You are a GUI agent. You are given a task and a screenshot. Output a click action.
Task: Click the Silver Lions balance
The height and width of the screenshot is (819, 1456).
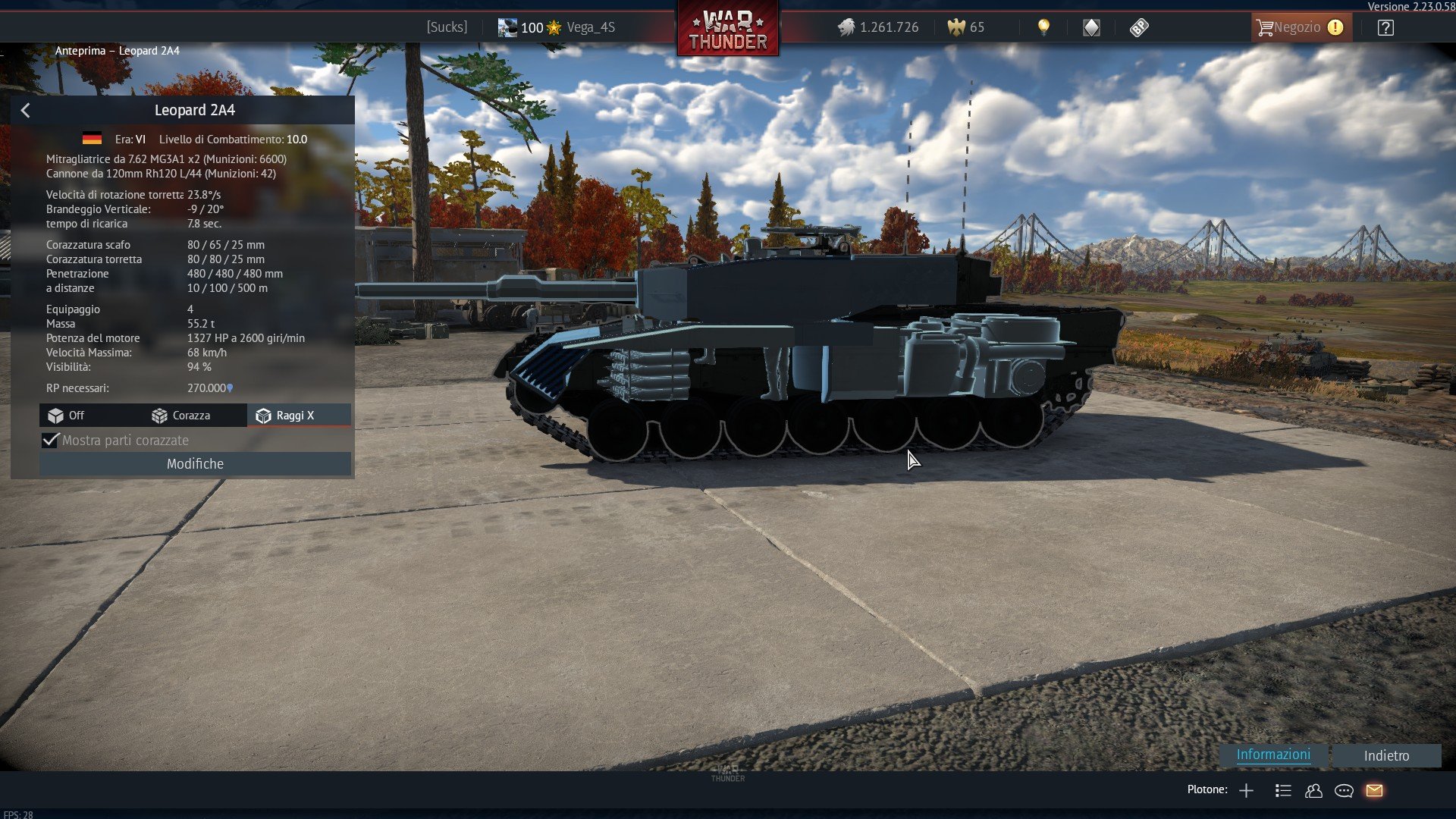point(878,27)
